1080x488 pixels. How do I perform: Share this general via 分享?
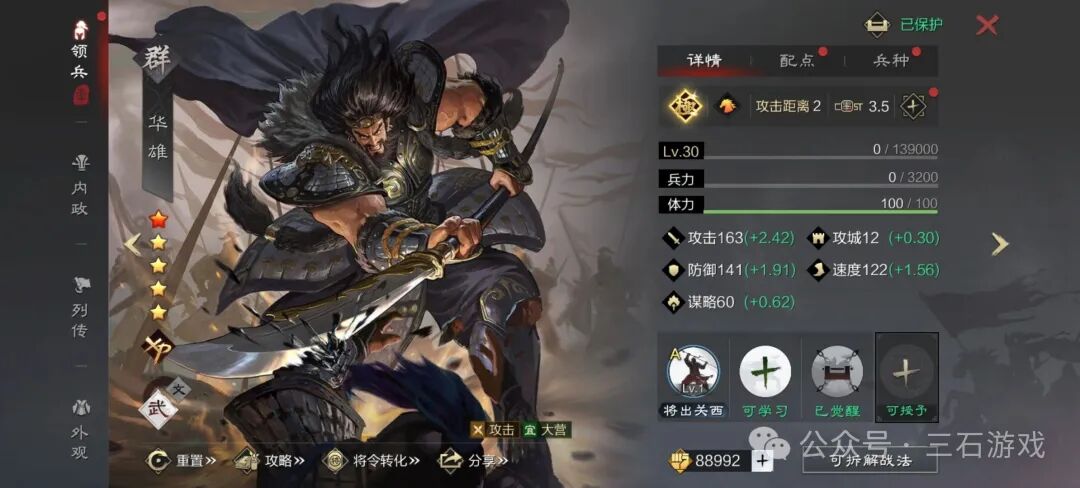474,460
